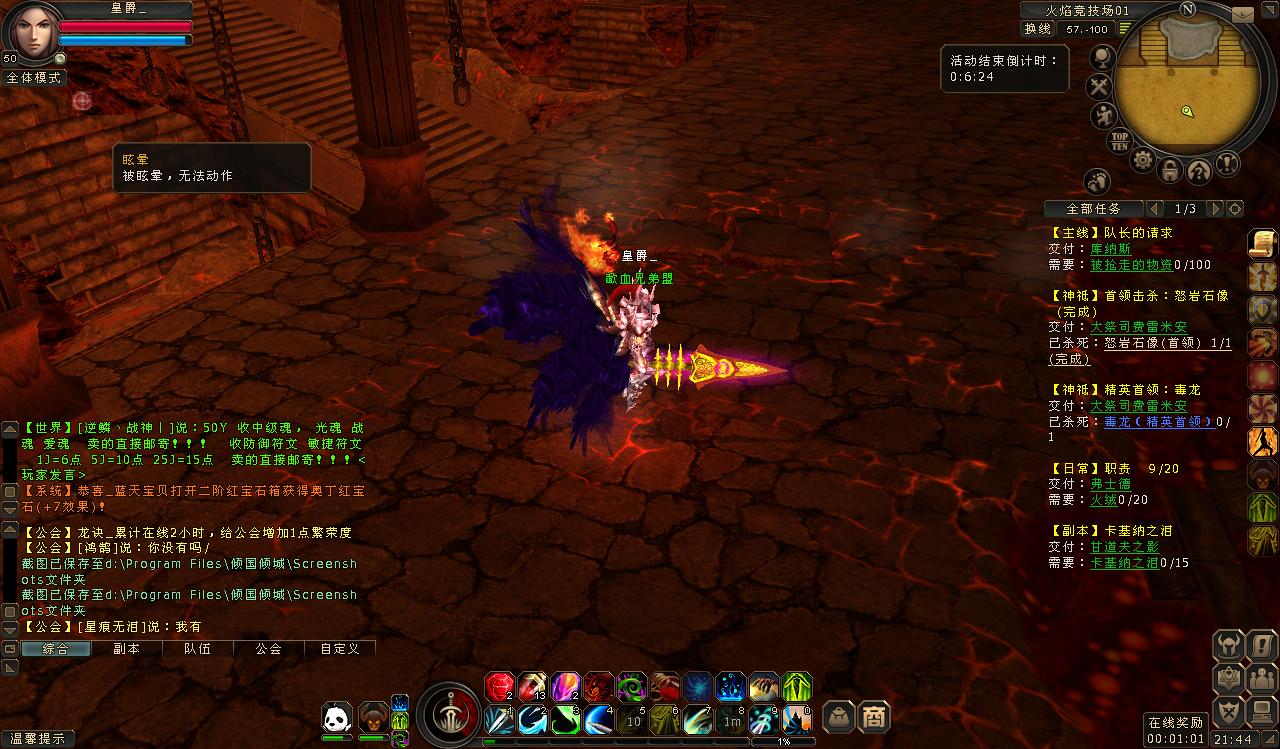This screenshot has height=749, width=1280.
Task: Click the padlock icon under the minimap
Action: [x=1170, y=171]
